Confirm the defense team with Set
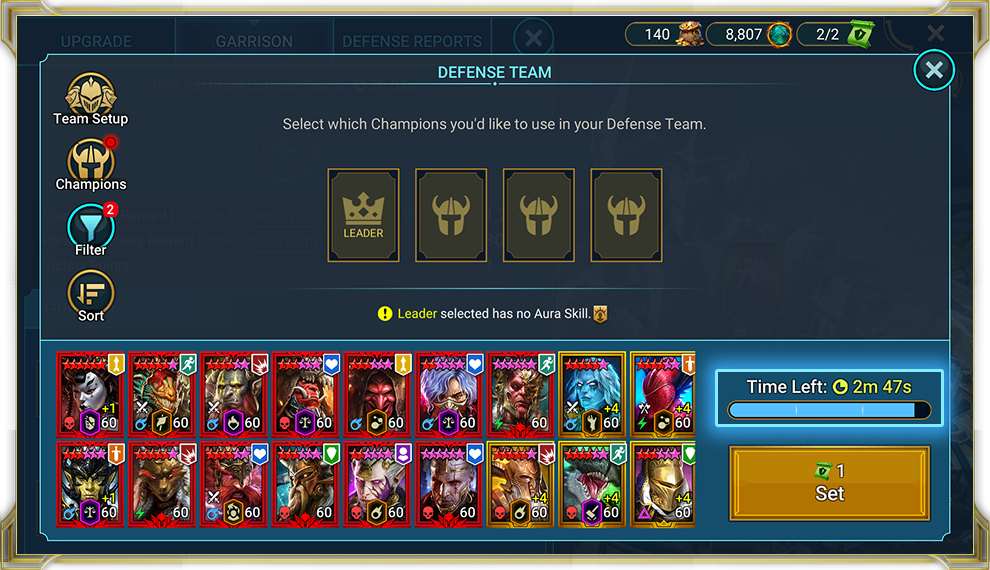The width and height of the screenshot is (990, 570). [829, 483]
